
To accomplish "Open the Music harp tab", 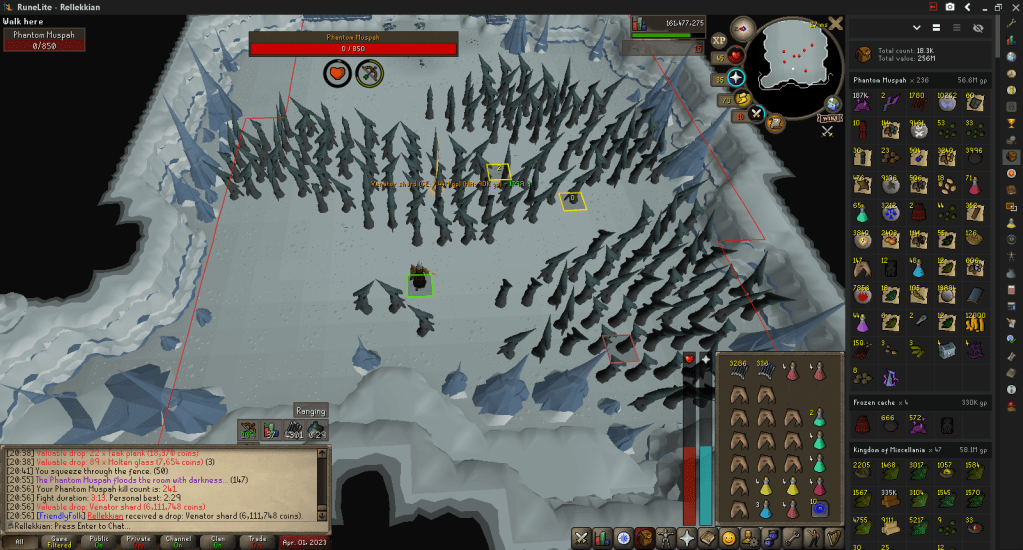I will tap(833, 538).
